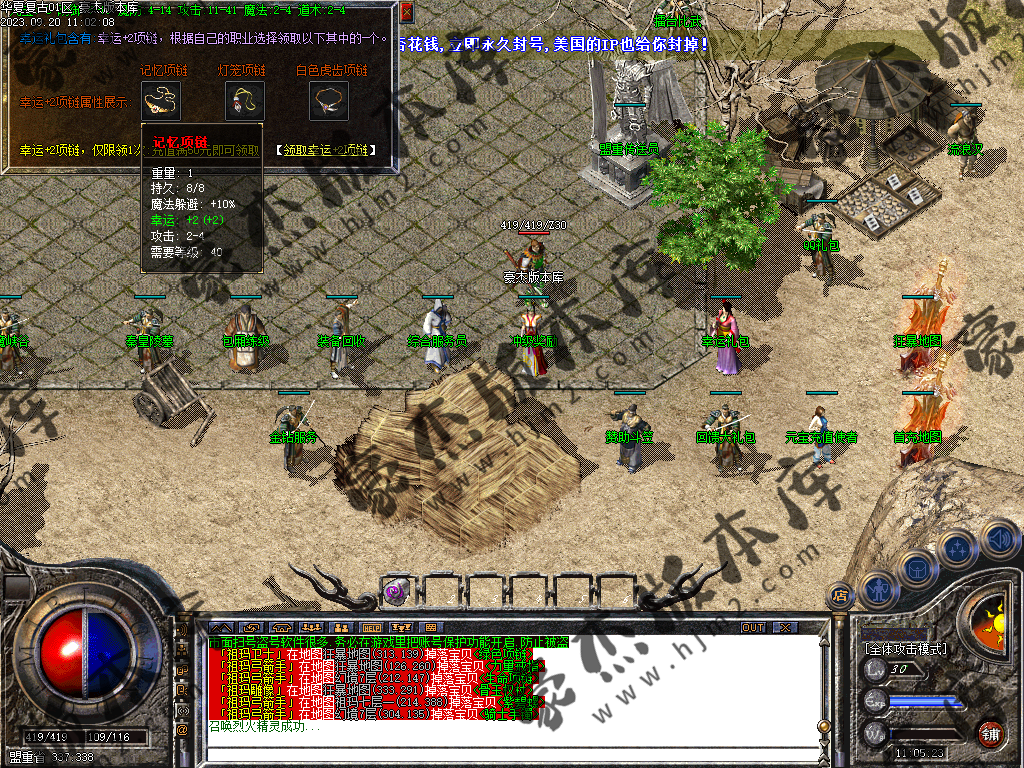Select the White Tiger Tooth Necklace icon
This screenshot has height=768, width=1024.
328,101
